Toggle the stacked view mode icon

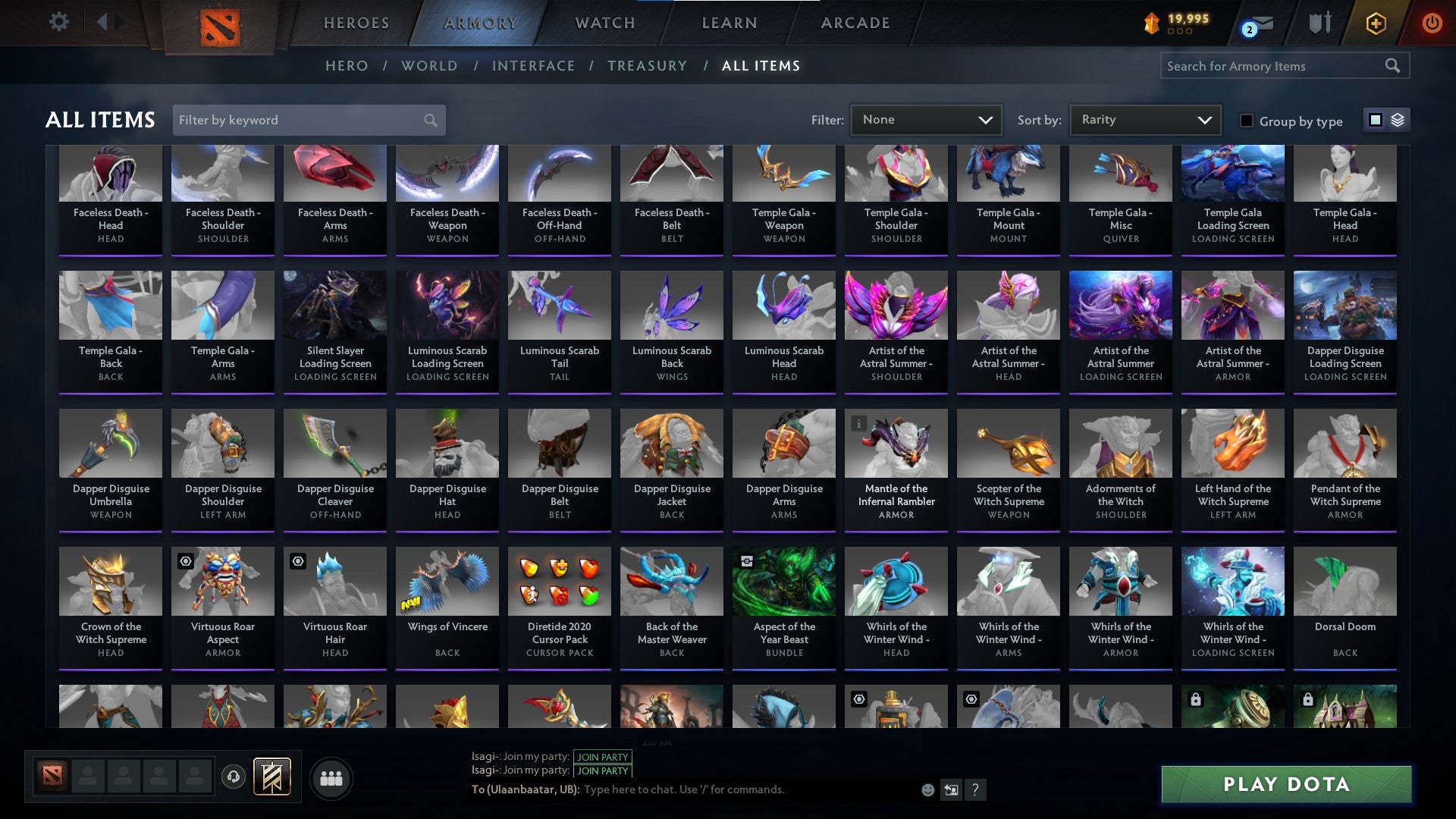pyautogui.click(x=1397, y=120)
